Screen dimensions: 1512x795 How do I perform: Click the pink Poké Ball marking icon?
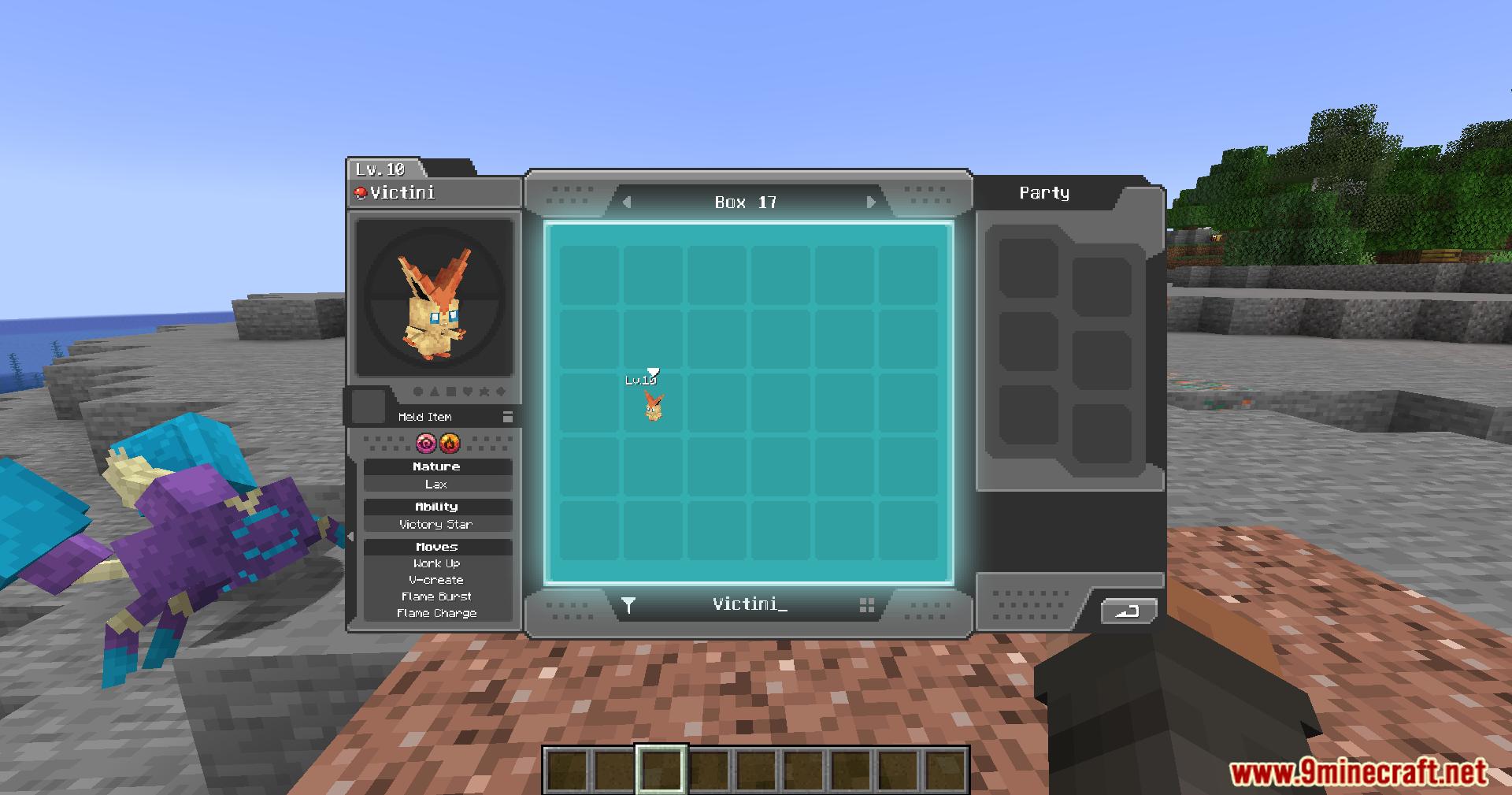click(x=425, y=443)
